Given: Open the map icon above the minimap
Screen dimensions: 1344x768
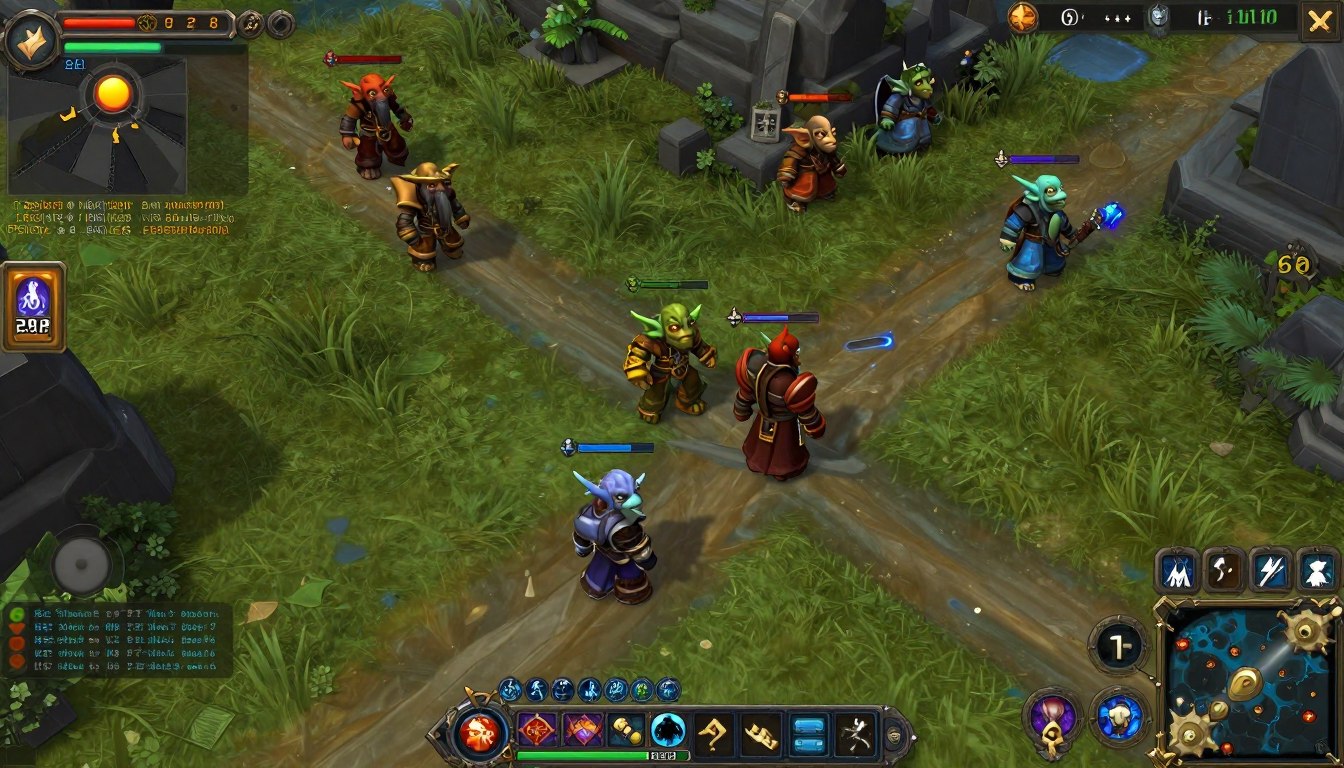Looking at the screenshot, I should [x=1177, y=571].
